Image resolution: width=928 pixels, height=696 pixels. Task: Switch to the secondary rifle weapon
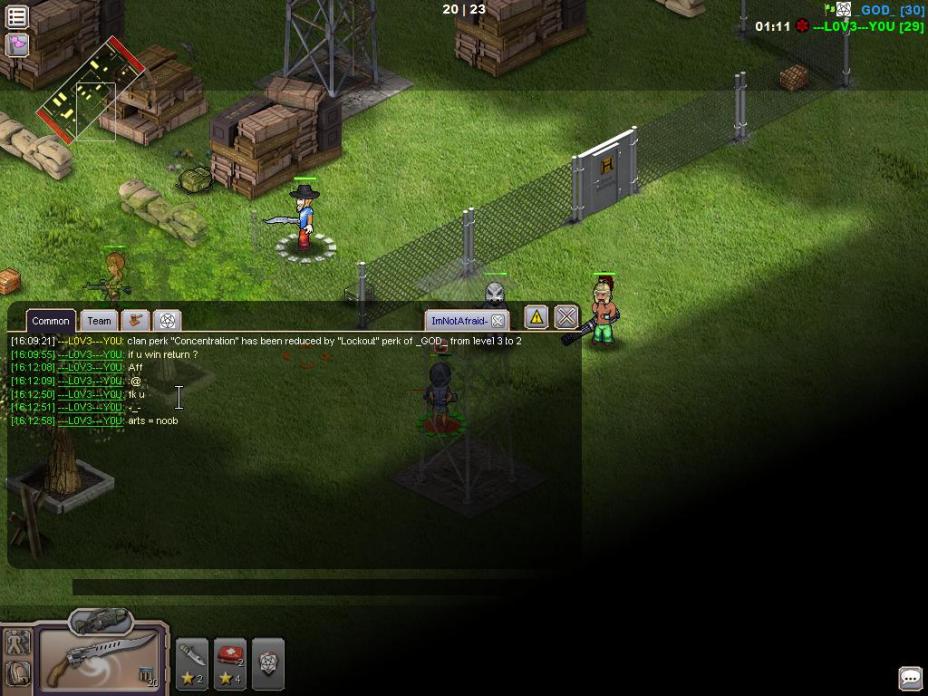(101, 622)
